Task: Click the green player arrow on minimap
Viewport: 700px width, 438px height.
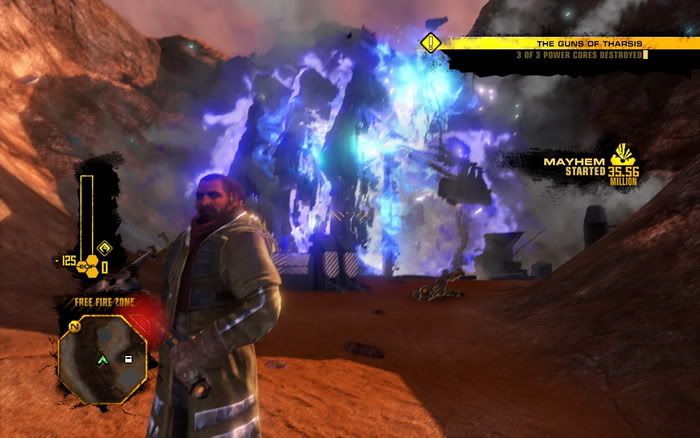Action: pyautogui.click(x=103, y=357)
